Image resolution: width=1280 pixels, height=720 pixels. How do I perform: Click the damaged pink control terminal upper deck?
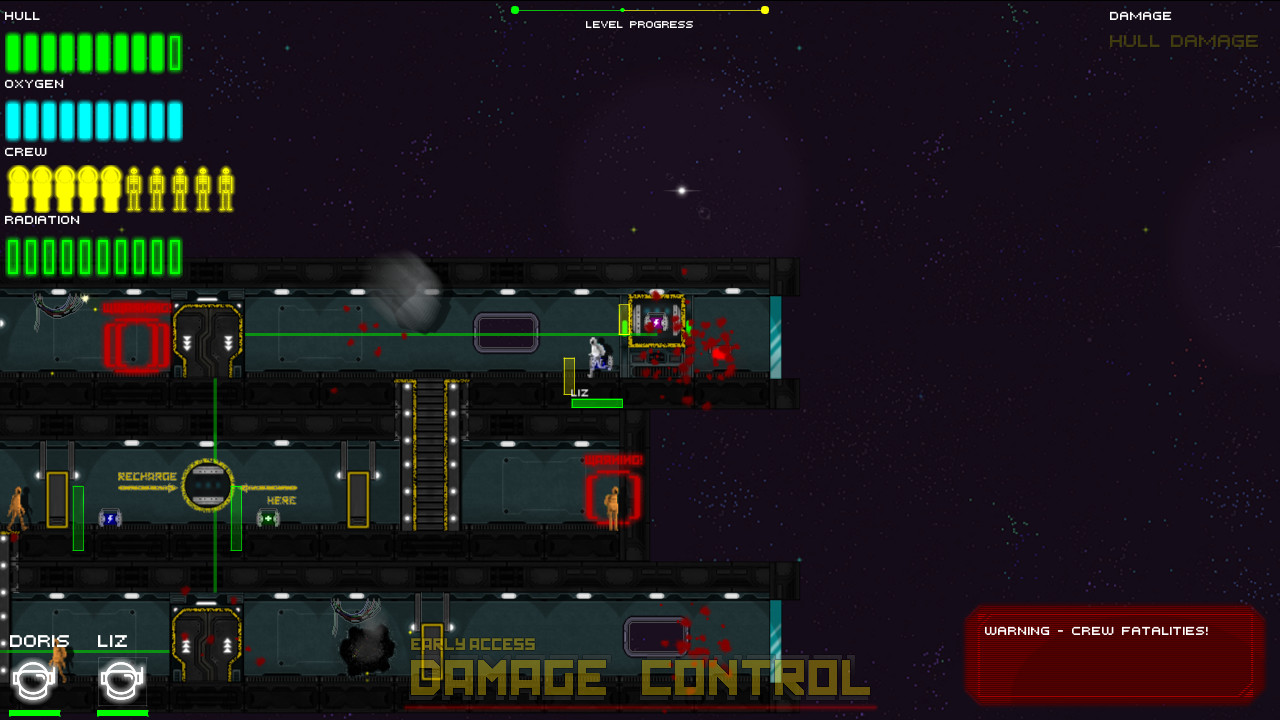pyautogui.click(x=655, y=322)
